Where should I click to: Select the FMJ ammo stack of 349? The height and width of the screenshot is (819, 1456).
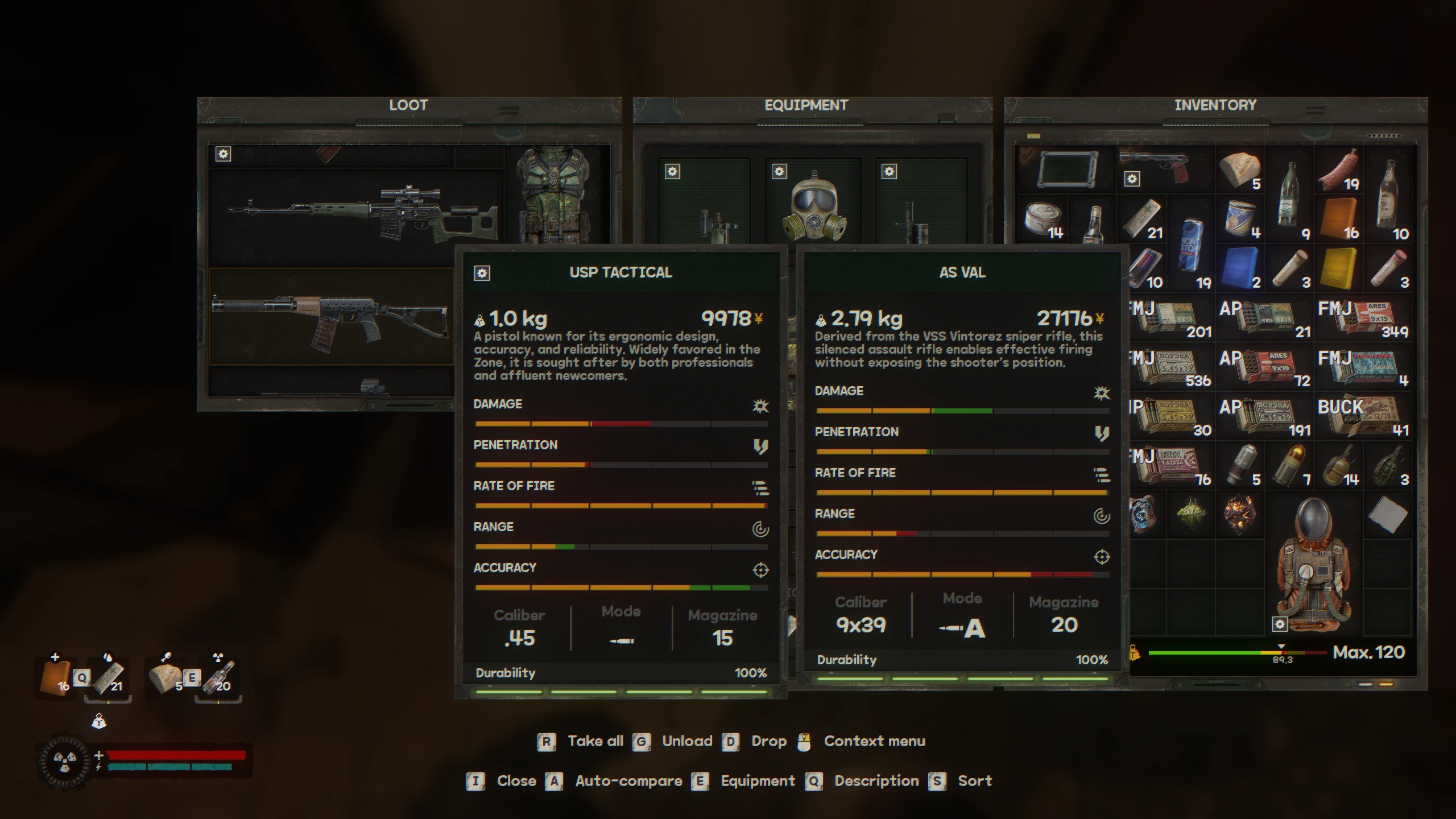(x=1363, y=318)
